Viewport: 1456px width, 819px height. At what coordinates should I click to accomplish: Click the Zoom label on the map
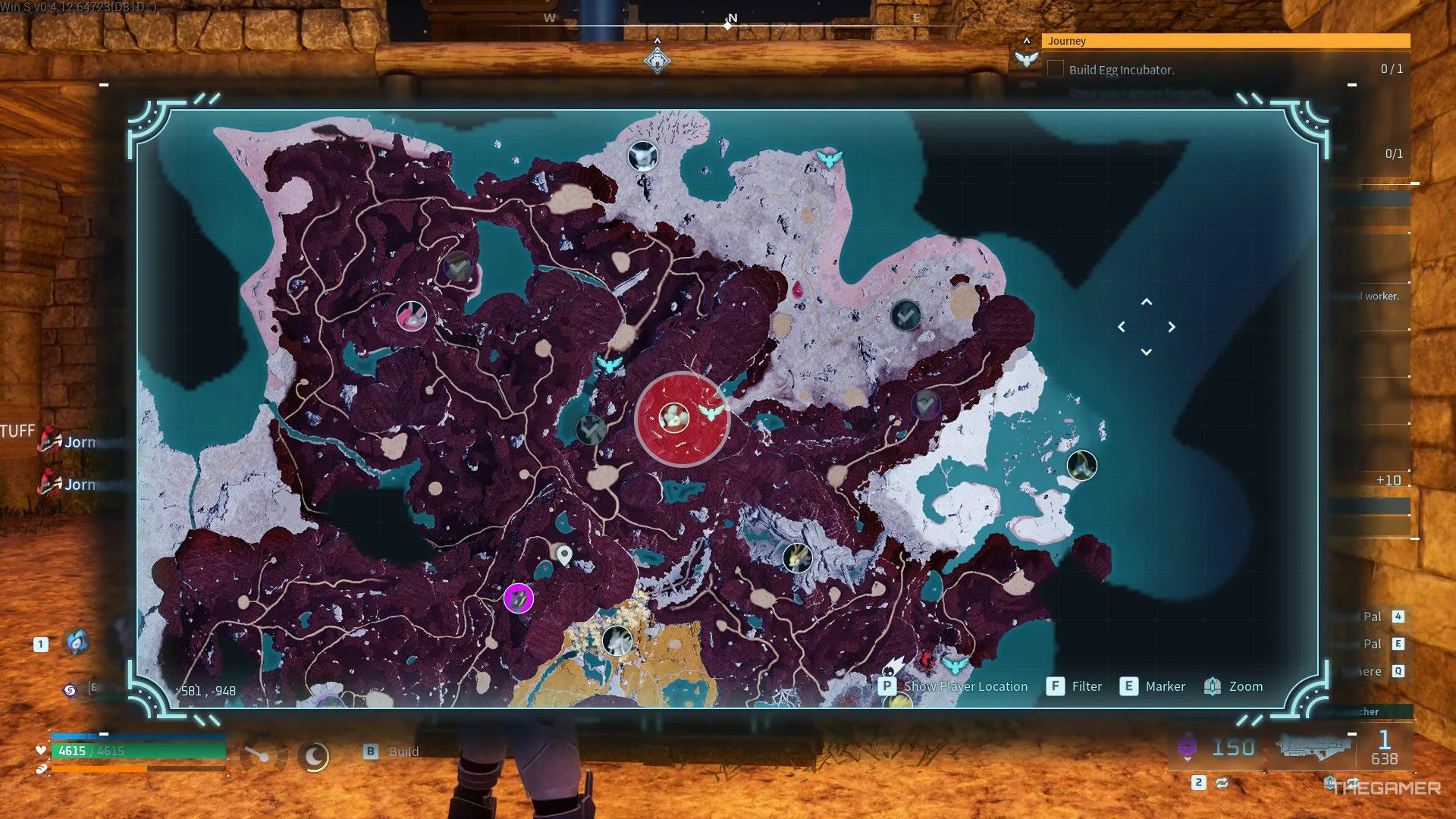pos(1245,686)
